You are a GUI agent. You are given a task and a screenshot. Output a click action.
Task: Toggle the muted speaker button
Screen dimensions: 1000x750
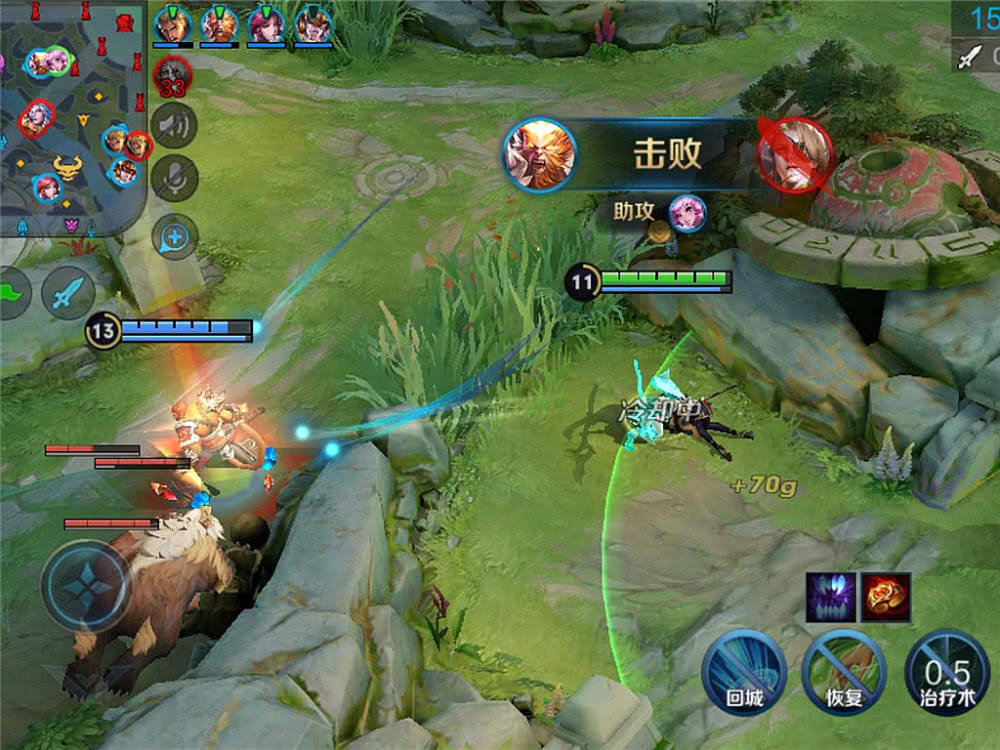tap(175, 126)
